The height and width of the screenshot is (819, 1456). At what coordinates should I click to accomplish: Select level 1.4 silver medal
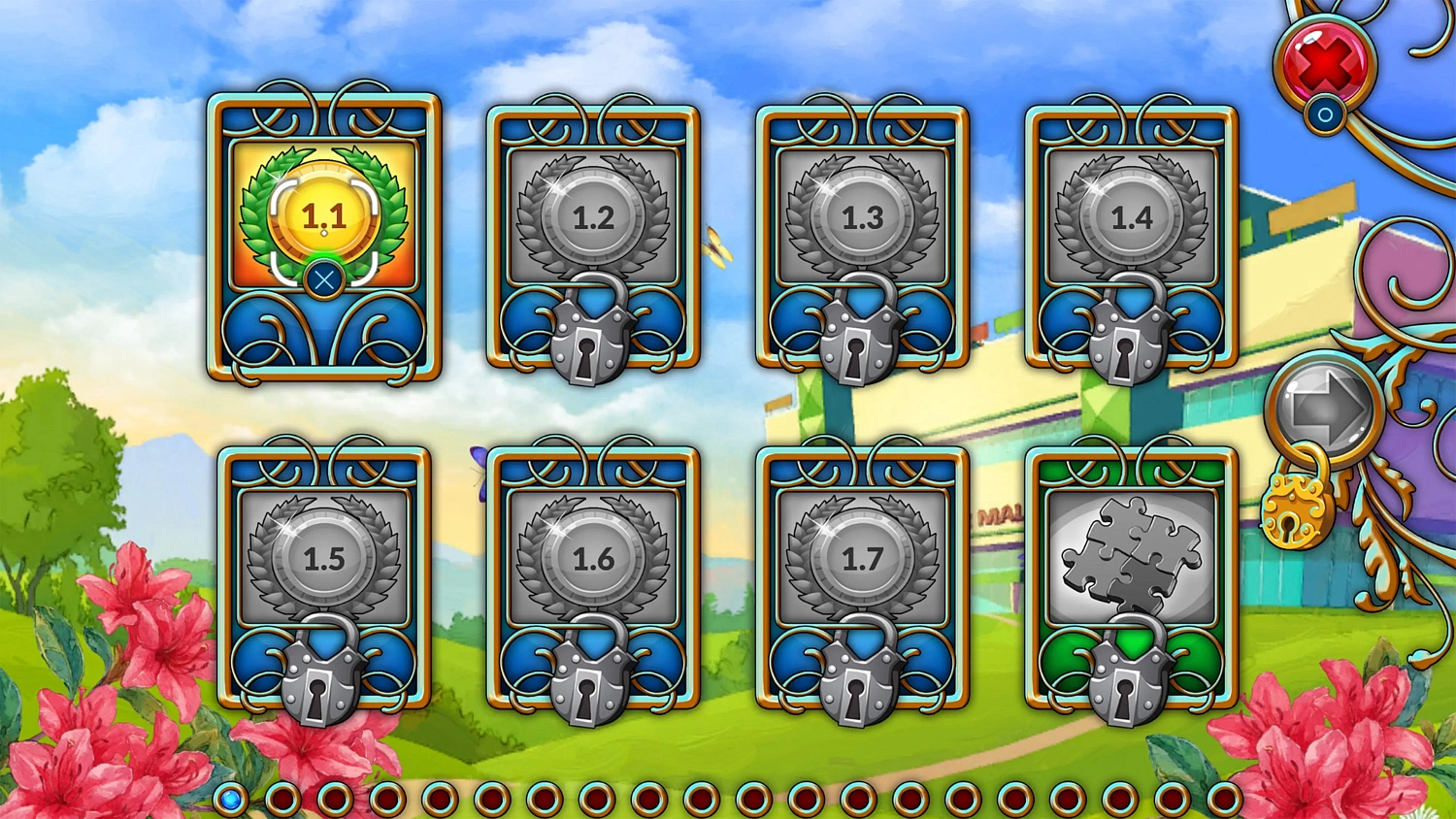(x=1131, y=218)
